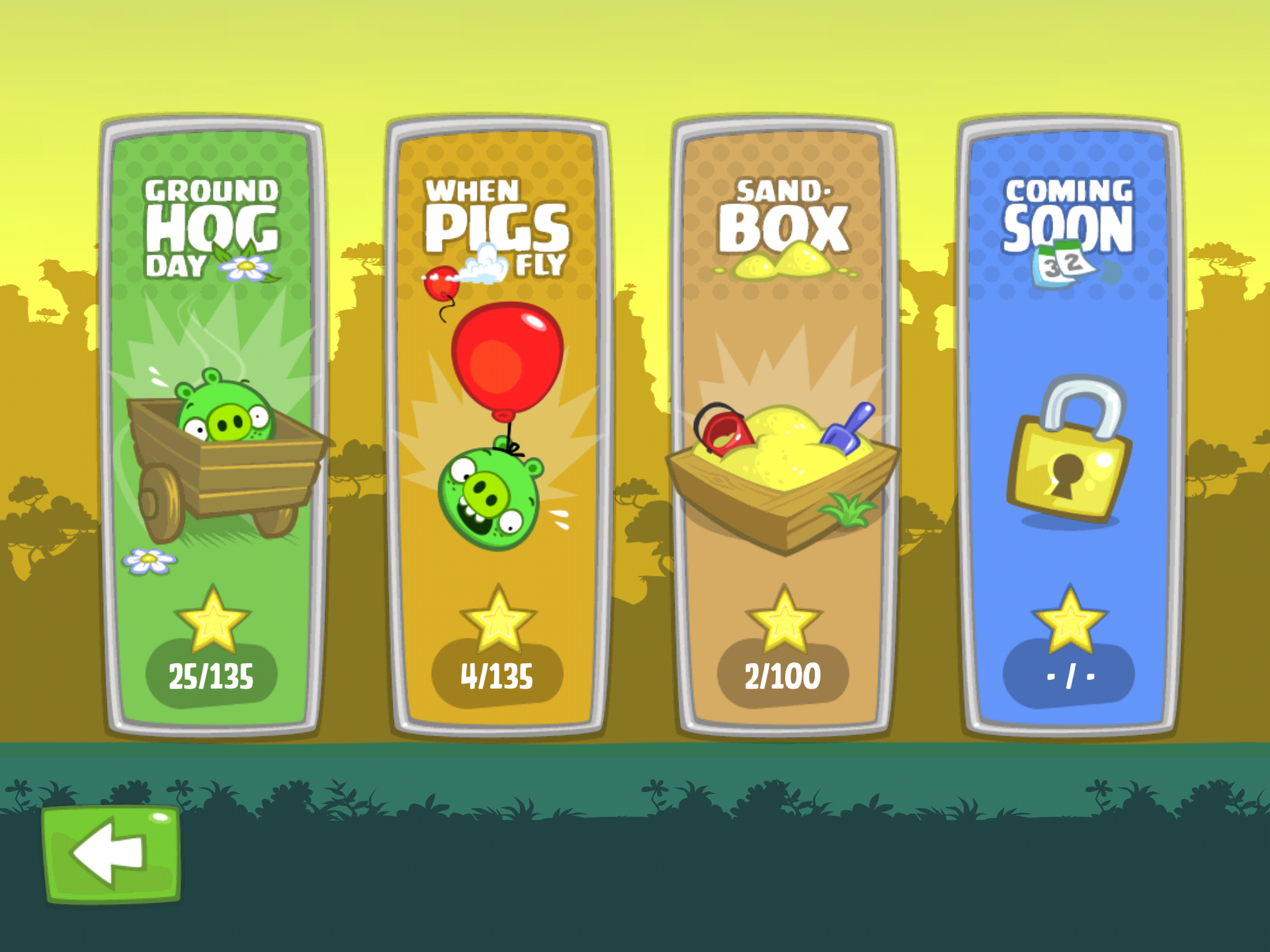Click the 2/100 counter on Sandbox

pyautogui.click(x=784, y=676)
